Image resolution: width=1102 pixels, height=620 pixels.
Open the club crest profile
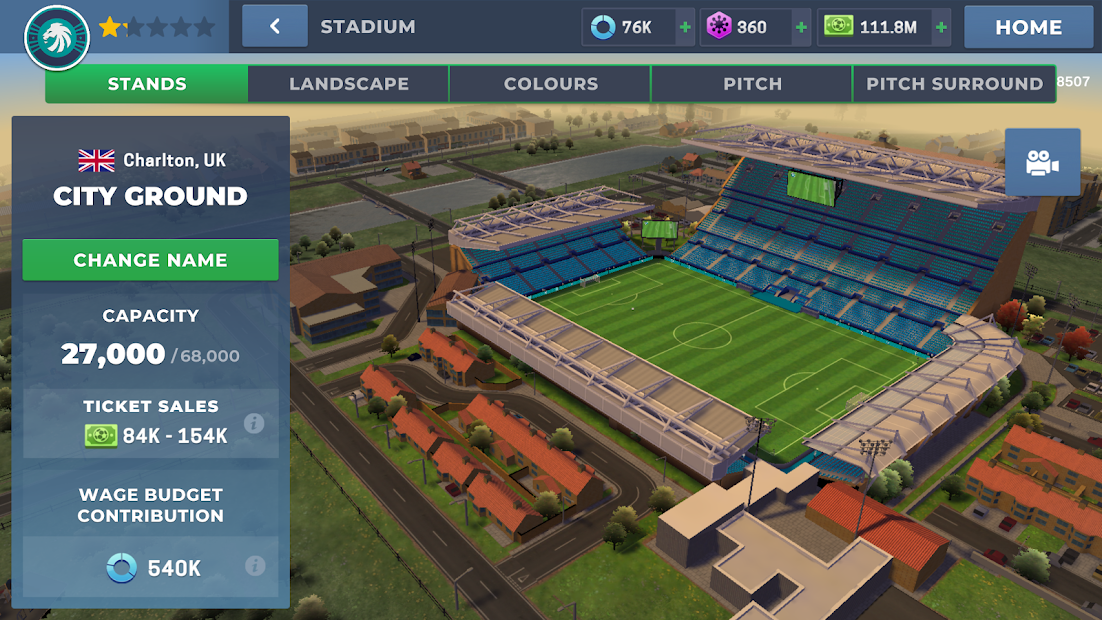(57, 38)
